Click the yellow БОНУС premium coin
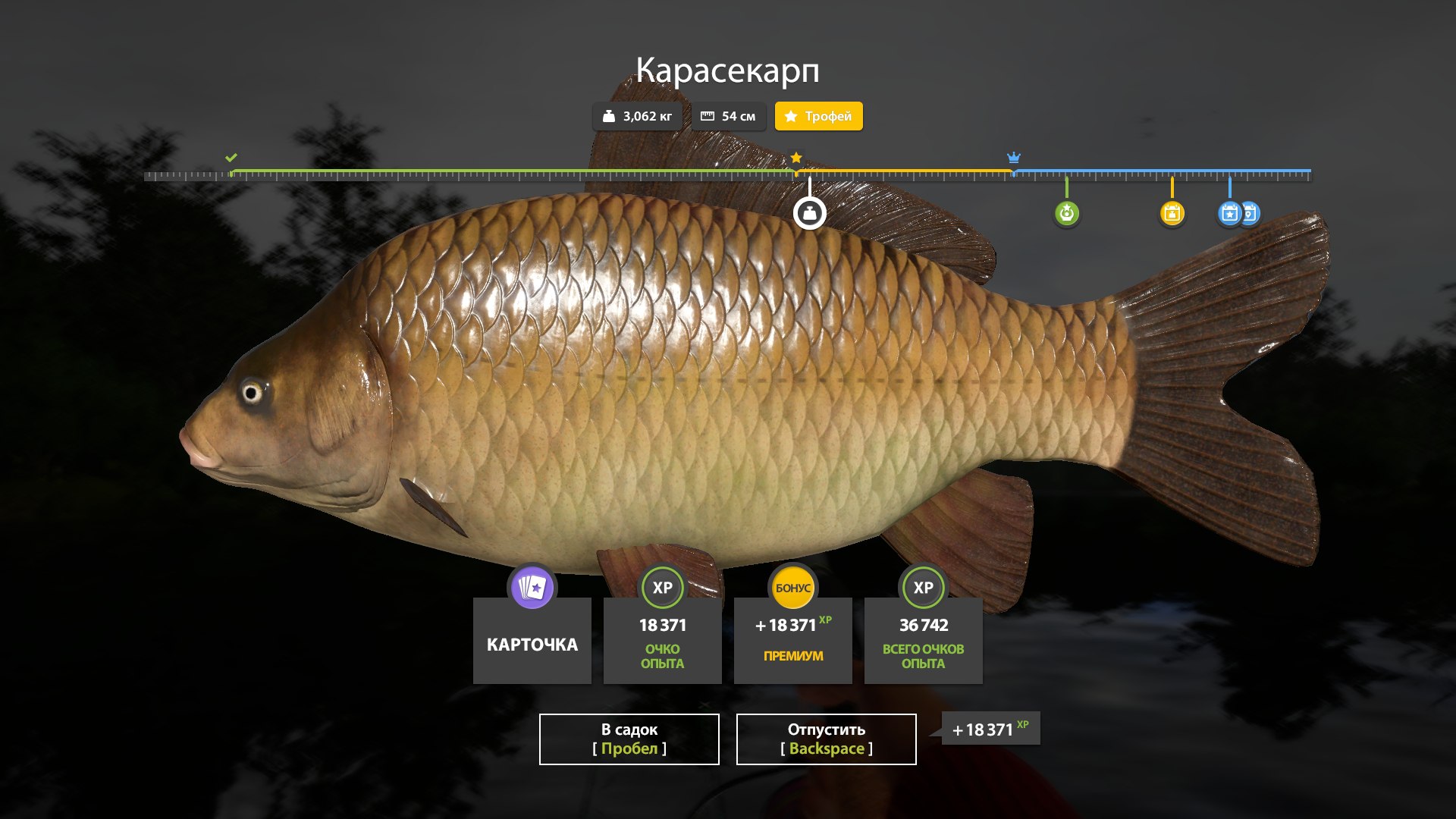1456x819 pixels. pyautogui.click(x=792, y=587)
